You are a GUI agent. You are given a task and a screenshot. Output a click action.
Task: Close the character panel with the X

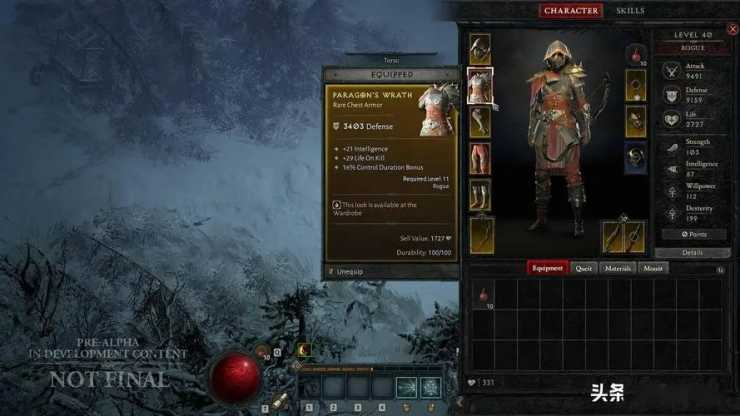click(732, 30)
